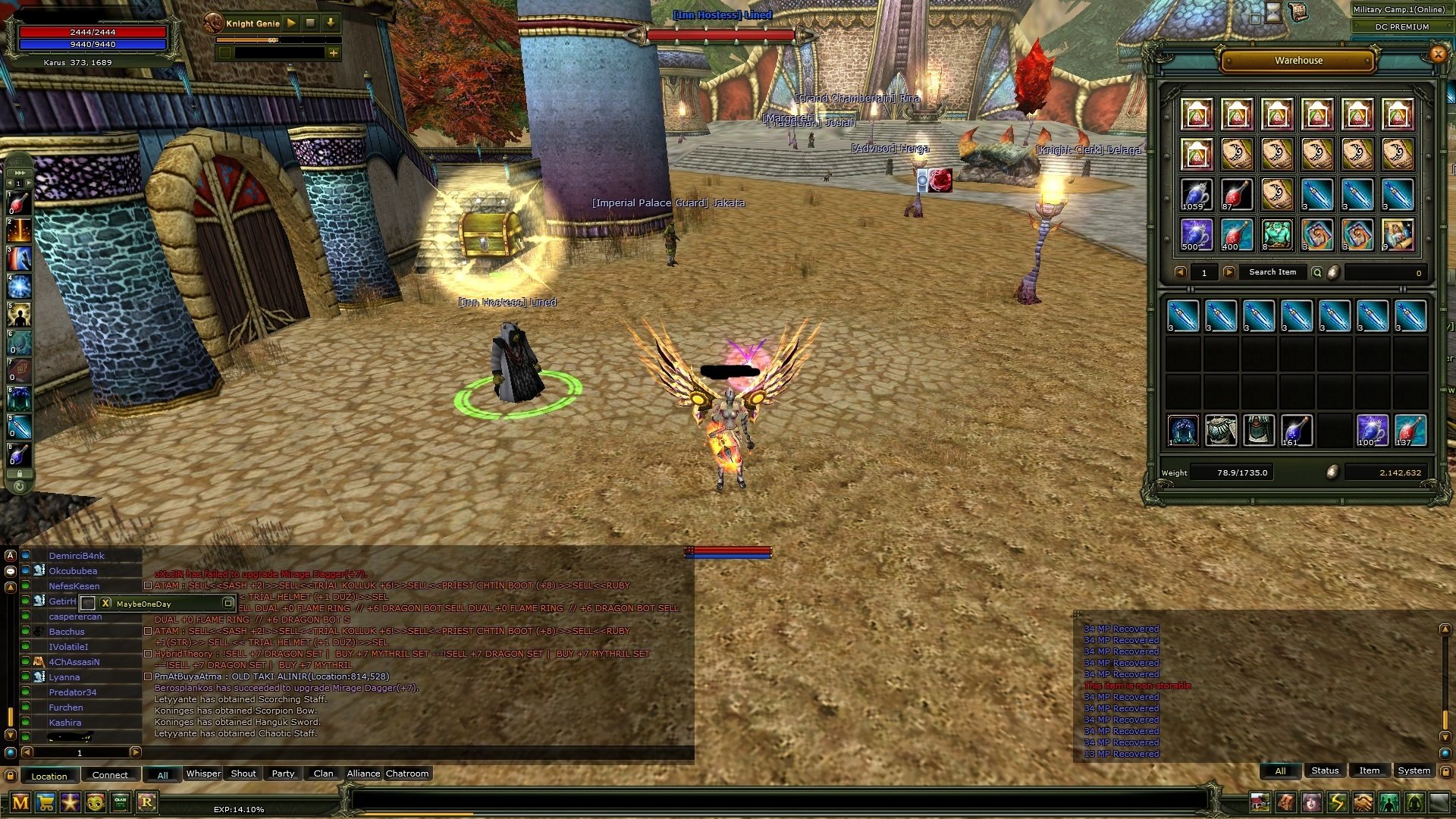The width and height of the screenshot is (1456, 819).
Task: Toggle the message lock padlock bottom right
Action: point(1445,771)
